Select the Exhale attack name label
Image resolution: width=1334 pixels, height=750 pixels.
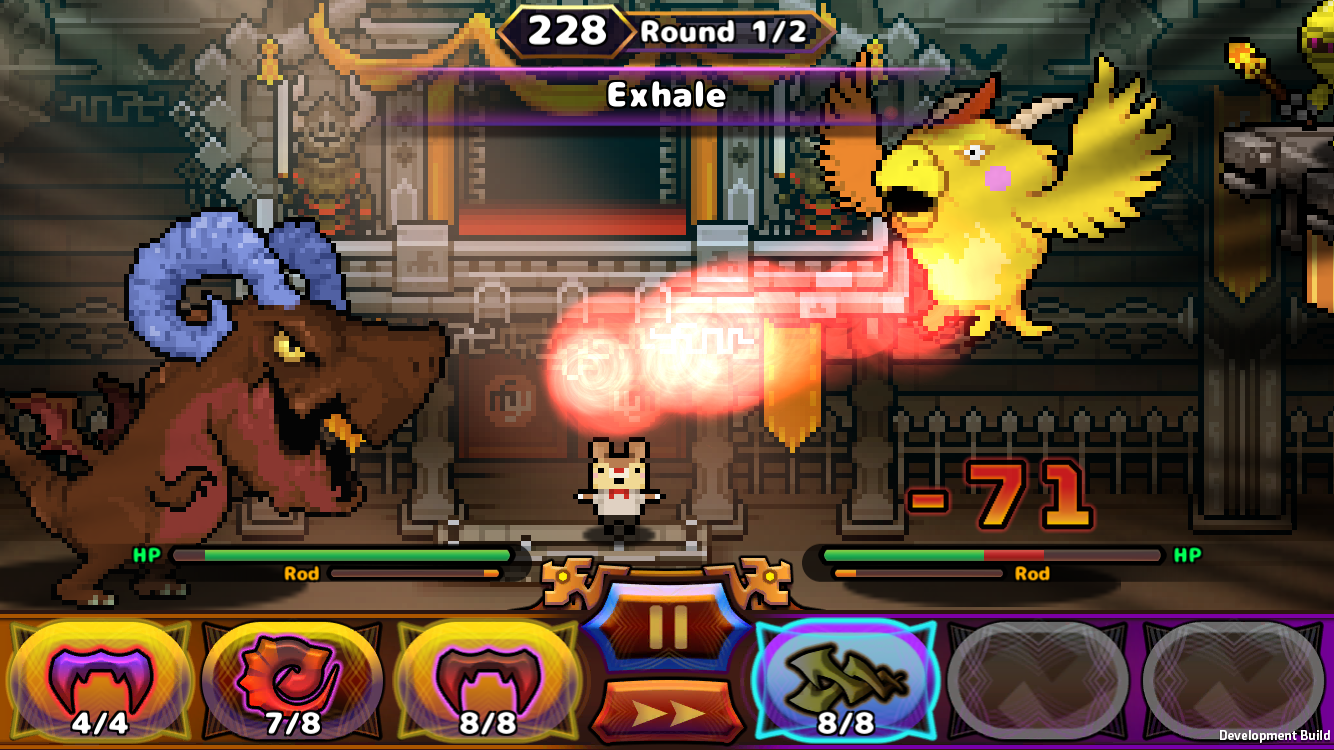coord(666,96)
